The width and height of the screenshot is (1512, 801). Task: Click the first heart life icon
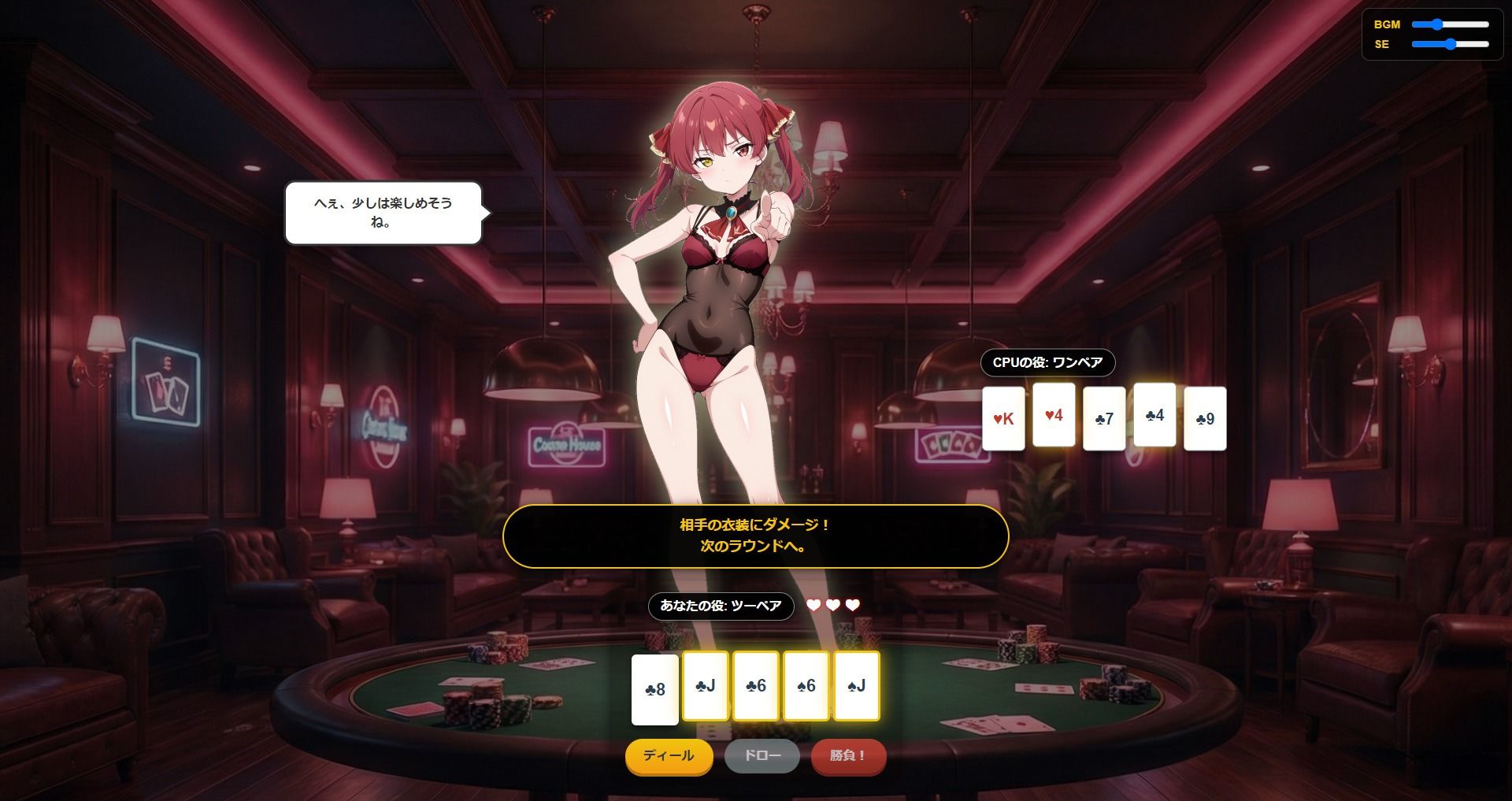click(x=815, y=606)
